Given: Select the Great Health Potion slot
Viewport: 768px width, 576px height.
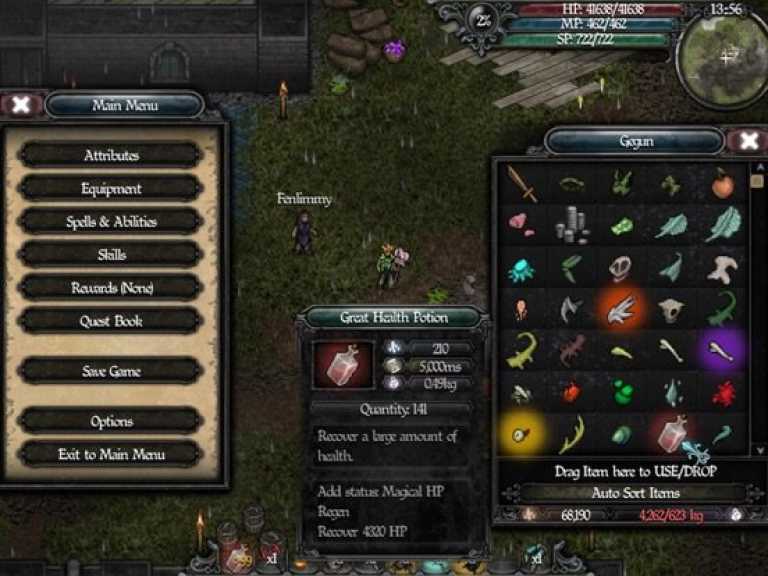Looking at the screenshot, I should click(672, 434).
